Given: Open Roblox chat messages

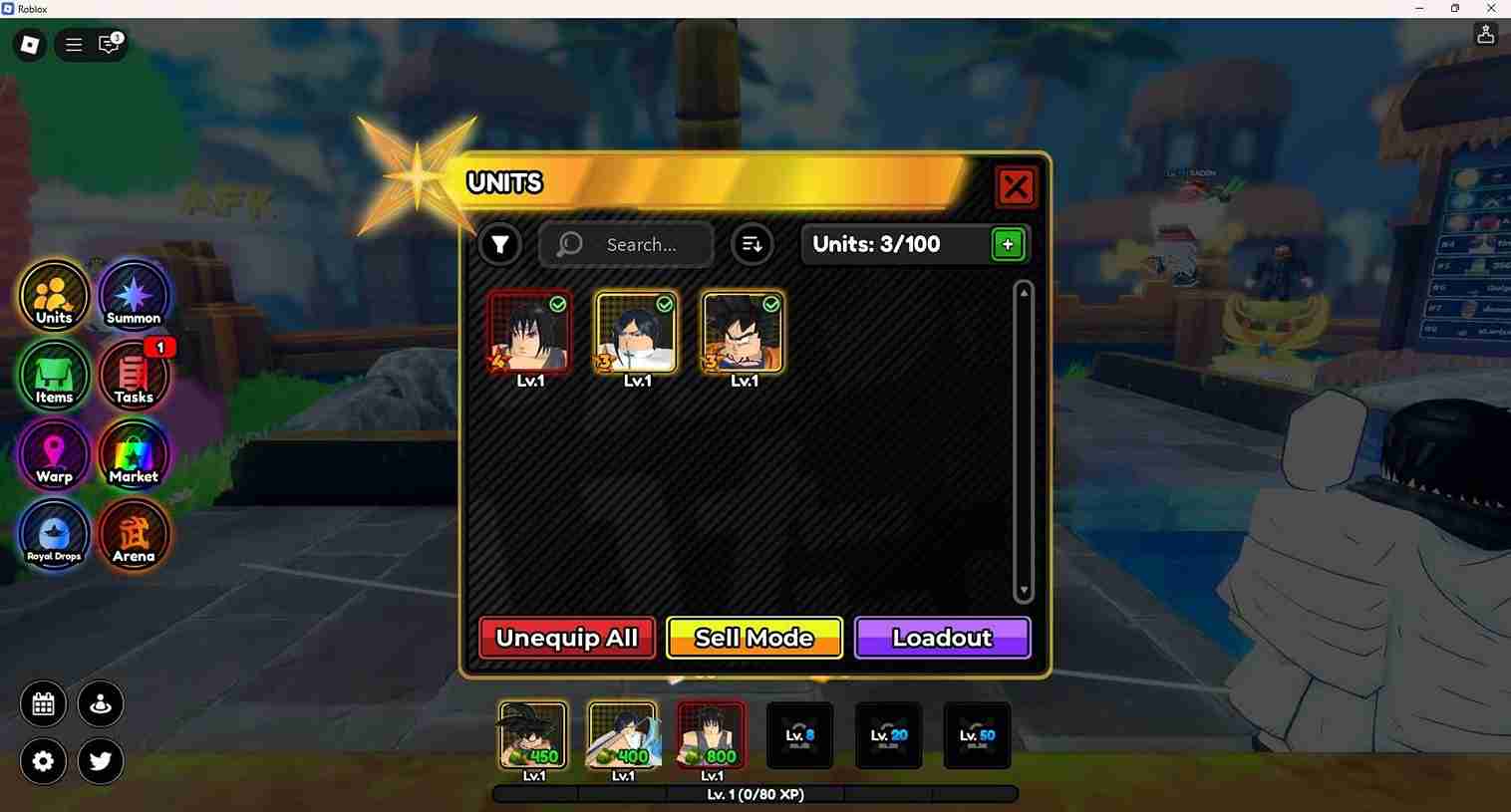Looking at the screenshot, I should [108, 45].
